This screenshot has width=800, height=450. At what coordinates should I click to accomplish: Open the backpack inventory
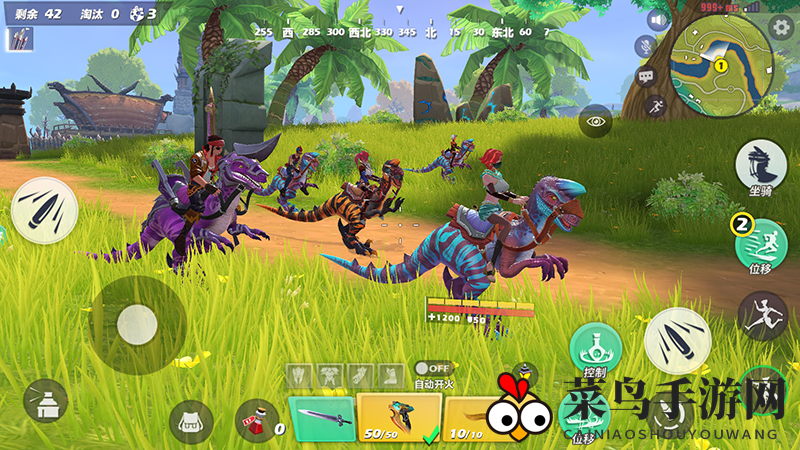click(190, 422)
